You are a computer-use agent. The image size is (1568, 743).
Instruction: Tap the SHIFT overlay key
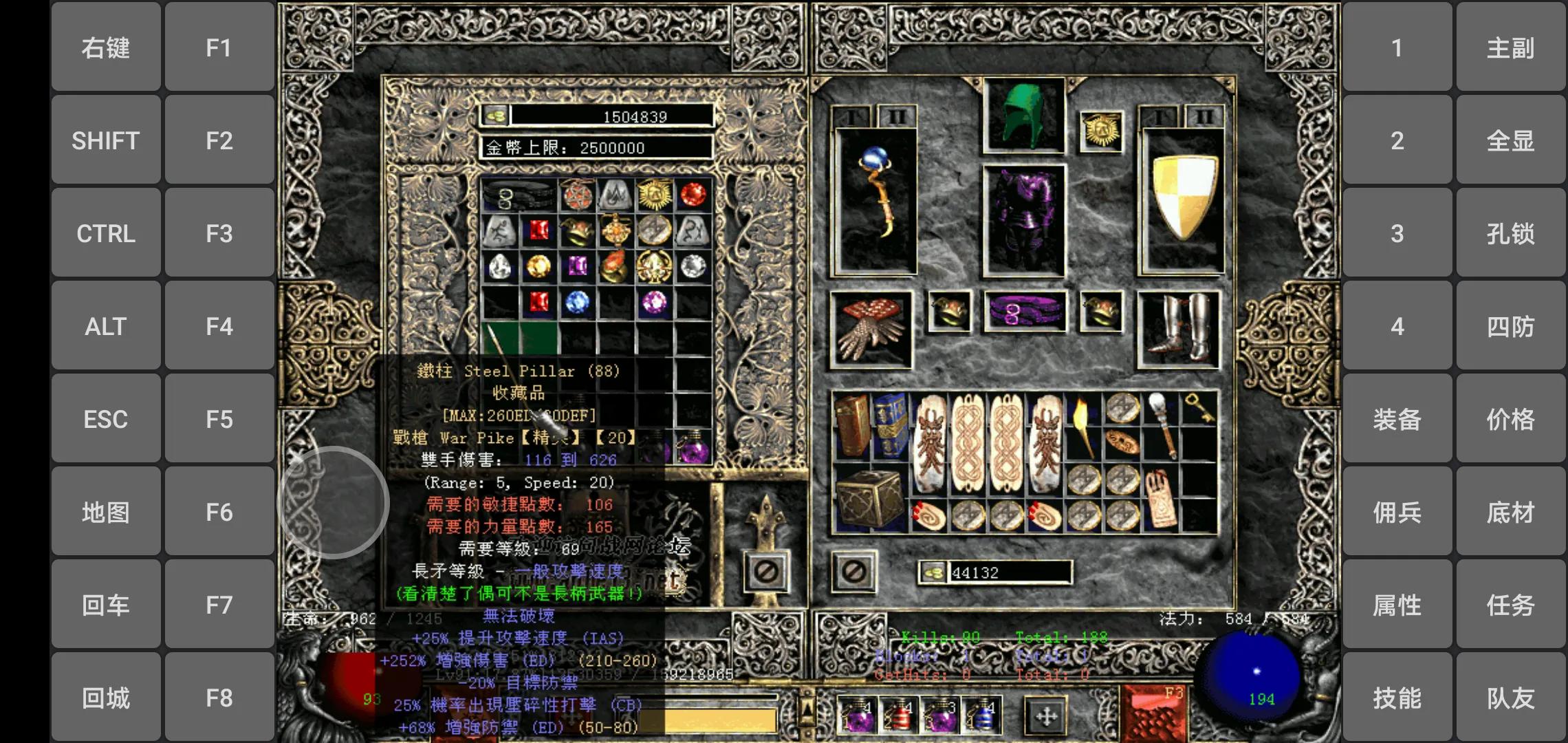click(106, 141)
